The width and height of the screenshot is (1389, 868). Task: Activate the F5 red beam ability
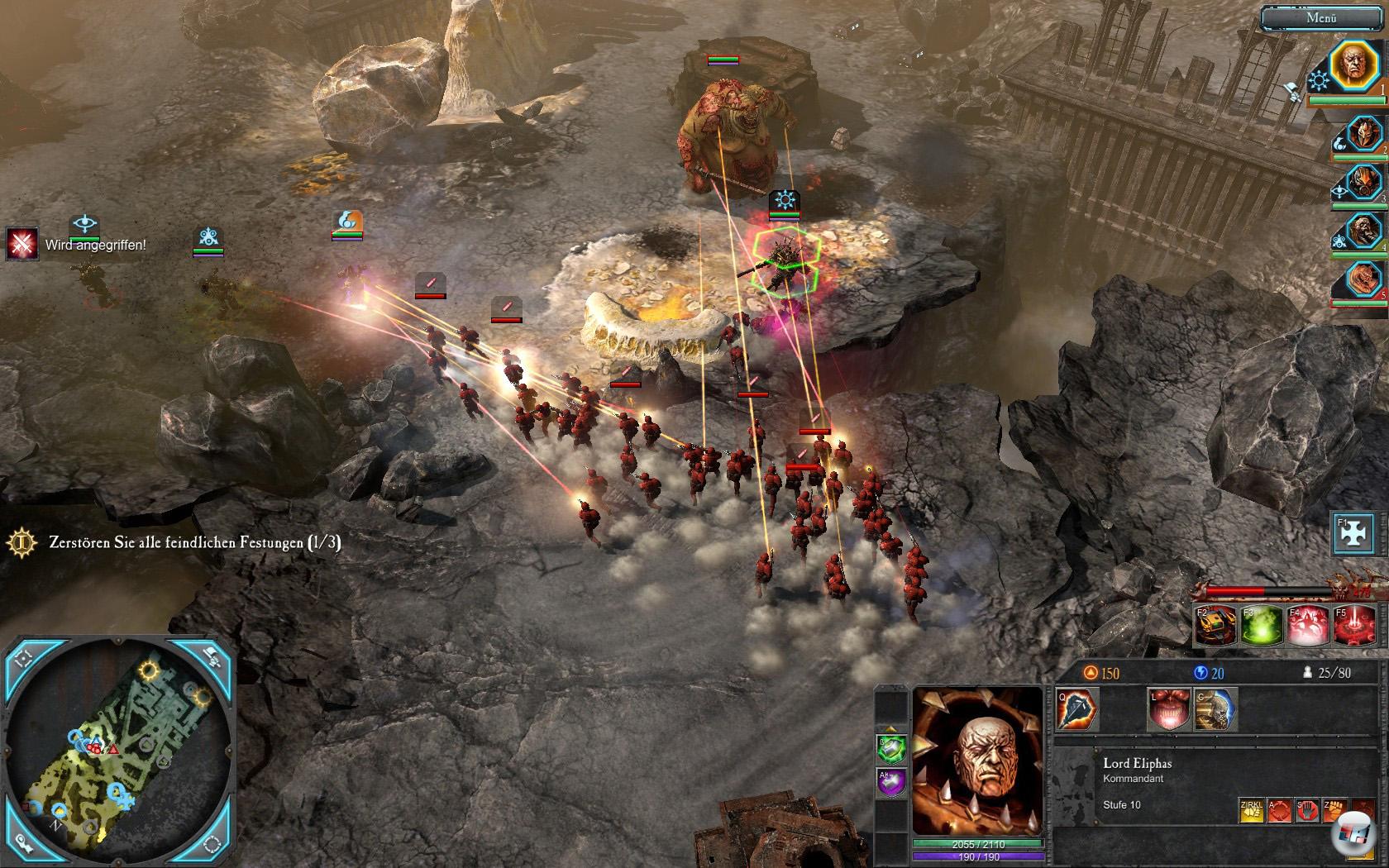(1353, 626)
